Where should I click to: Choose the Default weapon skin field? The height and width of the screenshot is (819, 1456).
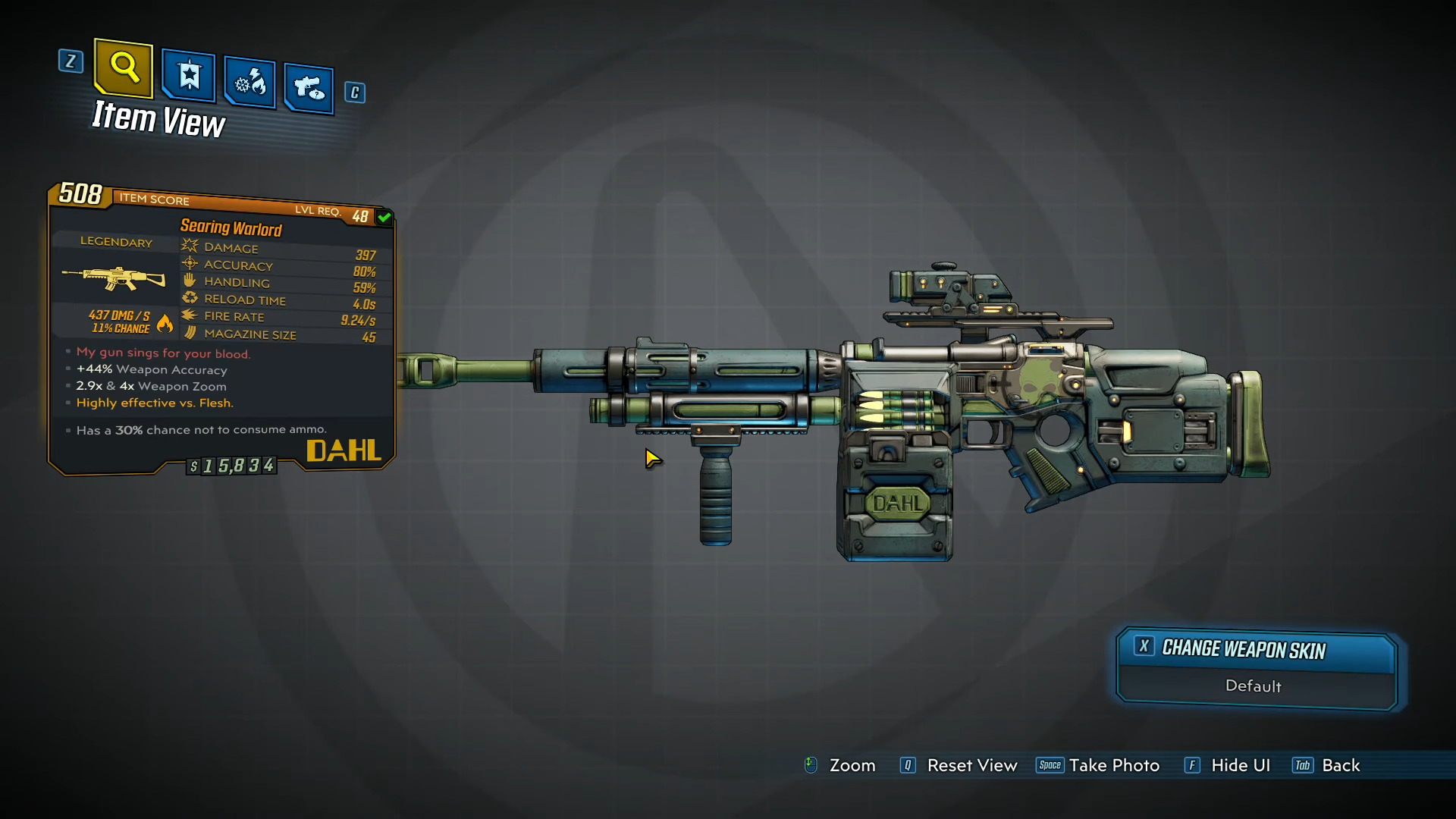pos(1254,686)
